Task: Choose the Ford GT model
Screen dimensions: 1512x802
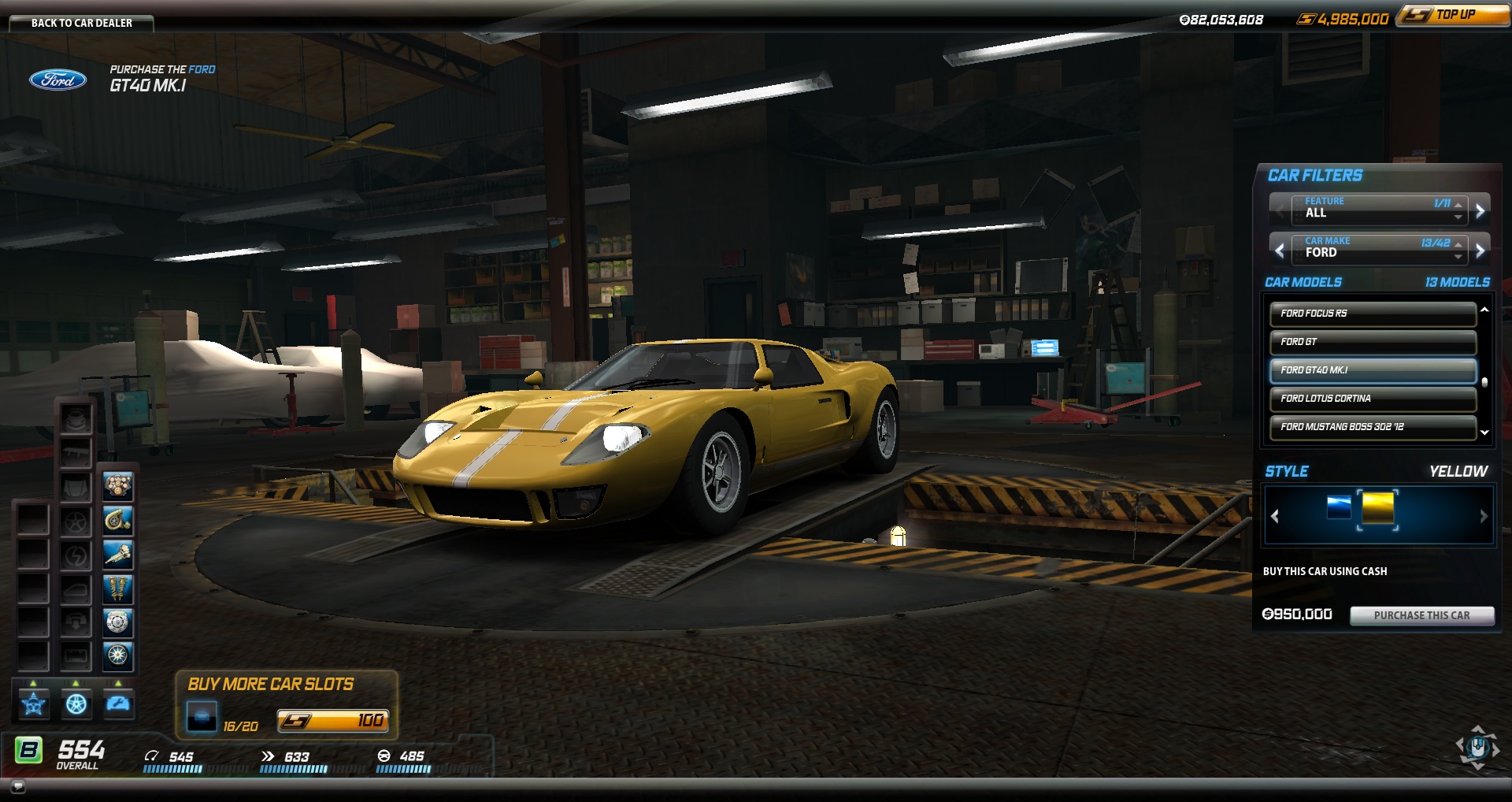Action: 1372,342
